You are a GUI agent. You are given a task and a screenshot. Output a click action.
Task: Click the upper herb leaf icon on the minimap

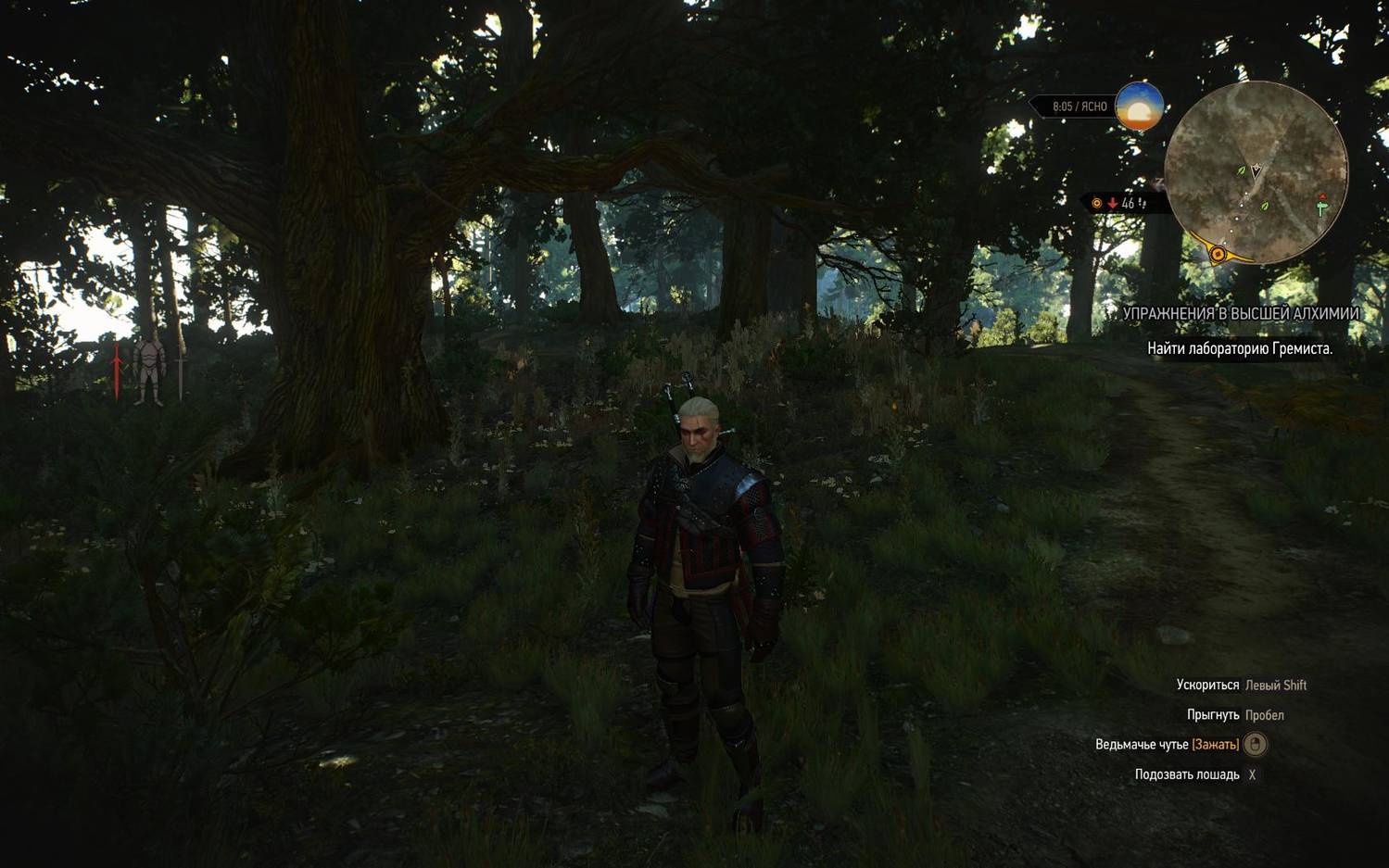click(1241, 170)
